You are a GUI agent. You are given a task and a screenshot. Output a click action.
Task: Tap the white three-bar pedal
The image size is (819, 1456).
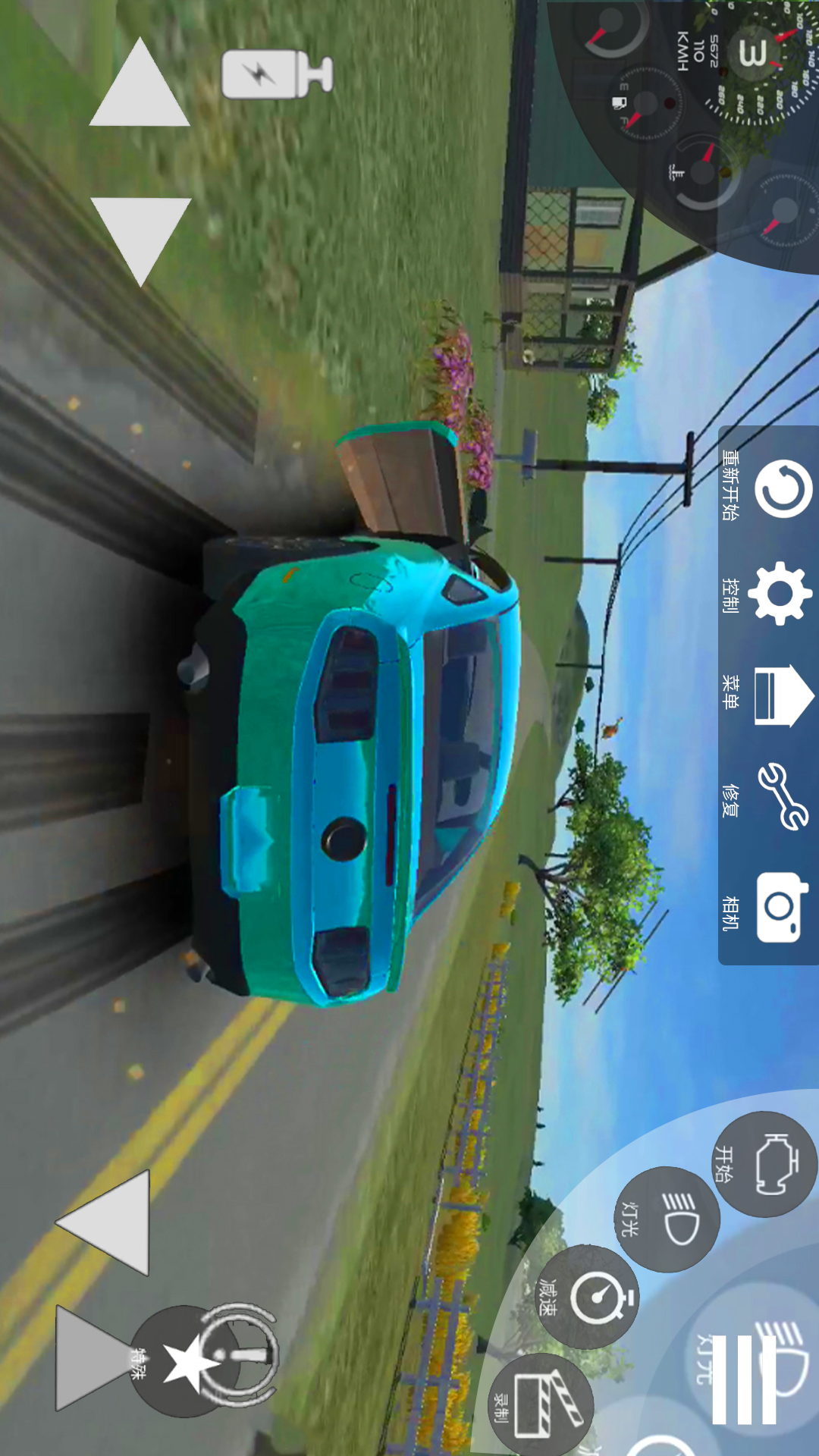(x=745, y=1380)
